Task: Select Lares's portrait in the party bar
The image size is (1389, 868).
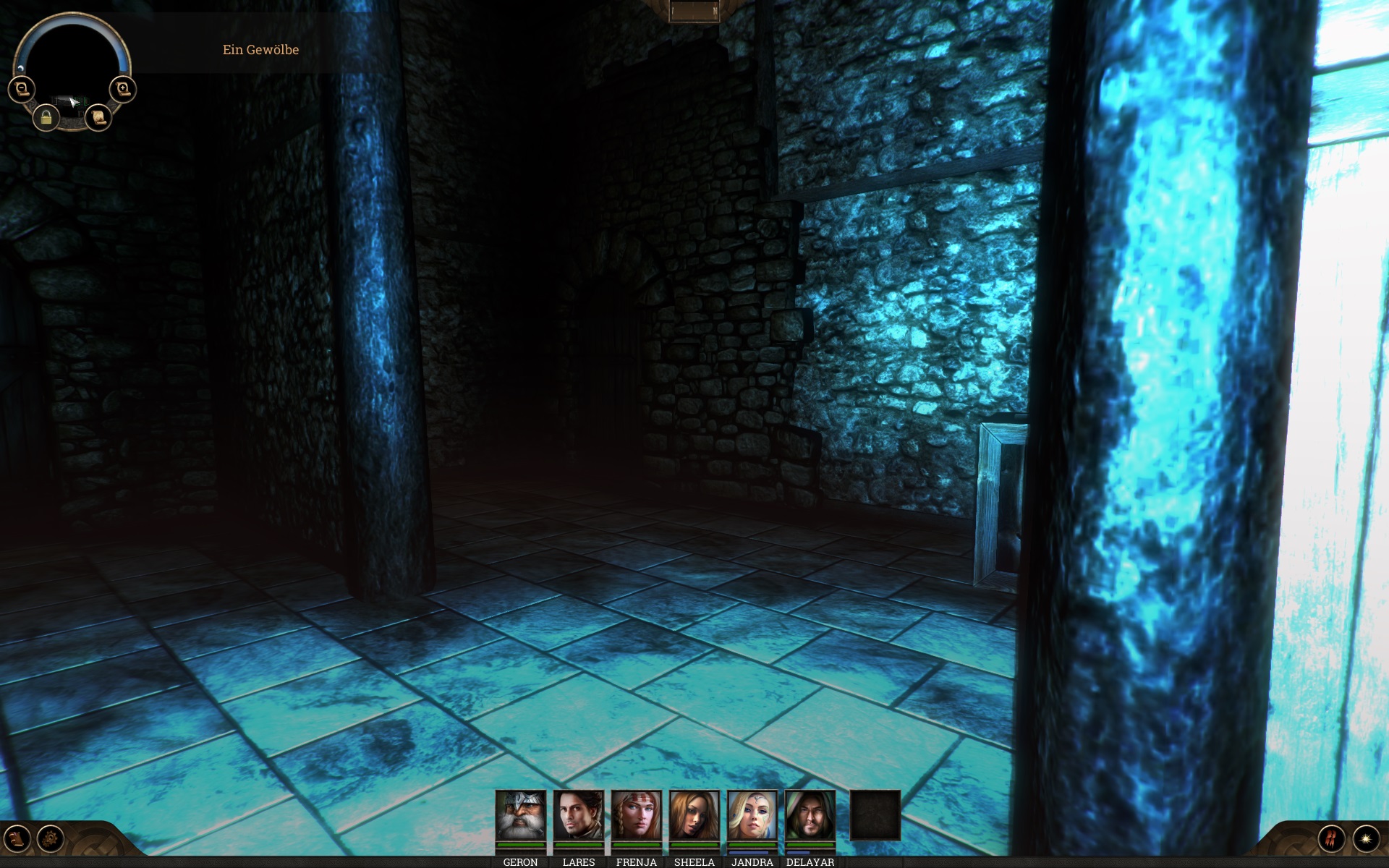Action: click(578, 815)
